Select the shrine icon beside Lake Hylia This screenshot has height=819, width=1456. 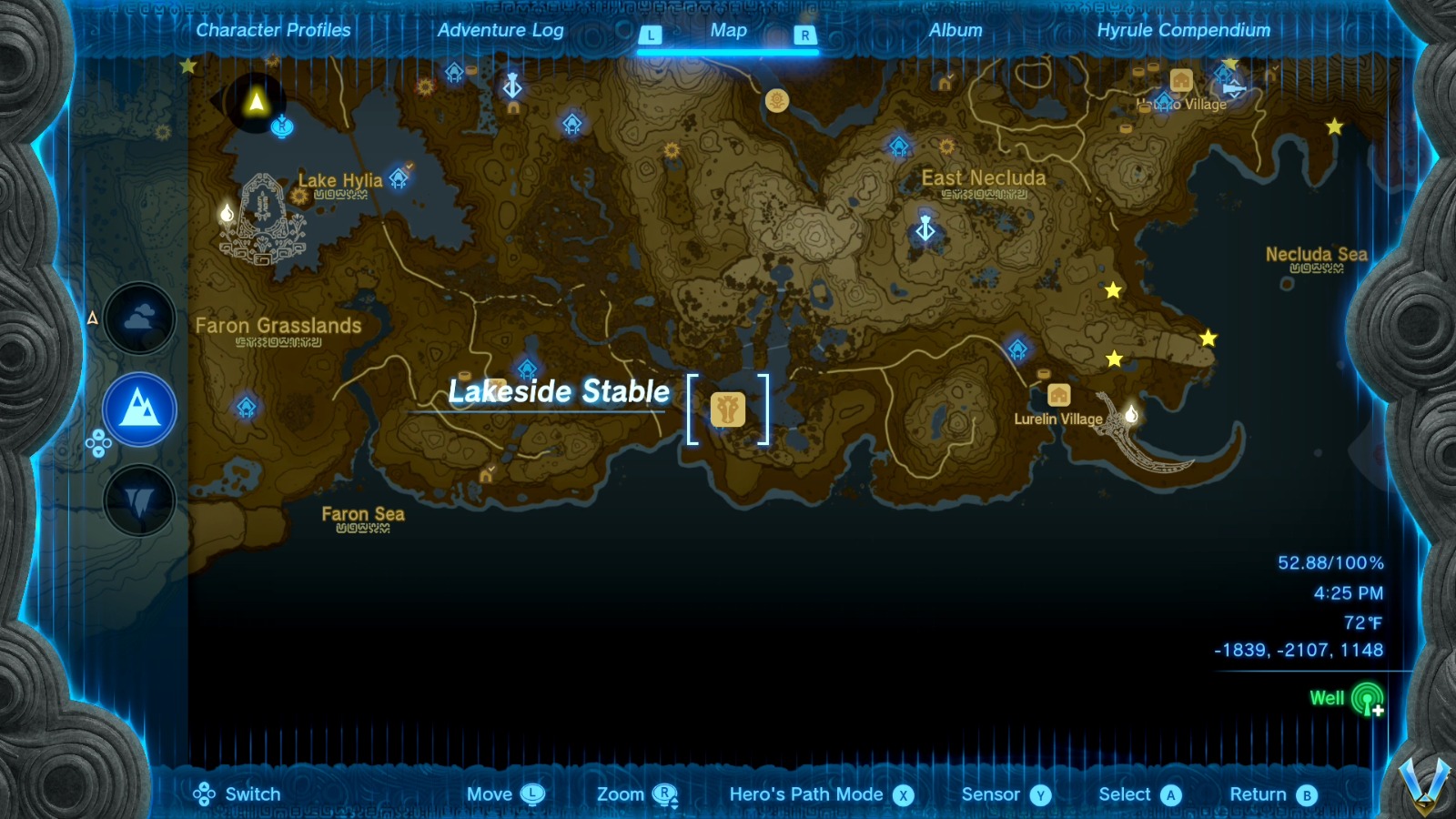(399, 178)
